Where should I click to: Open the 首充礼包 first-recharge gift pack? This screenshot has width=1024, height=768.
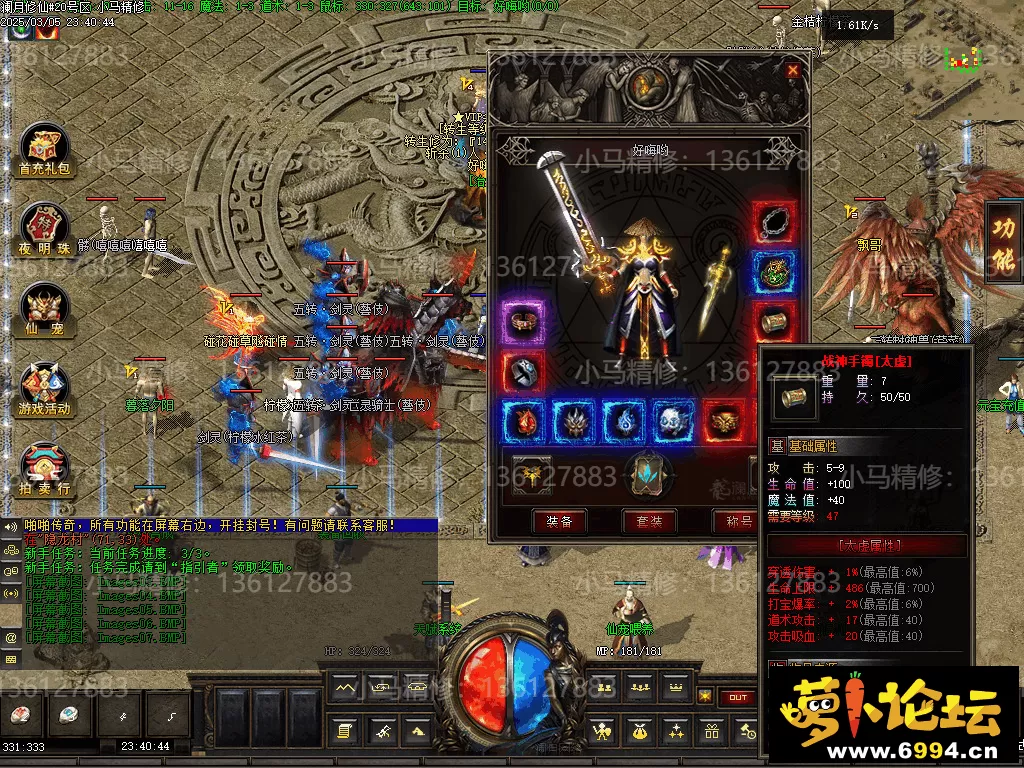[x=44, y=151]
